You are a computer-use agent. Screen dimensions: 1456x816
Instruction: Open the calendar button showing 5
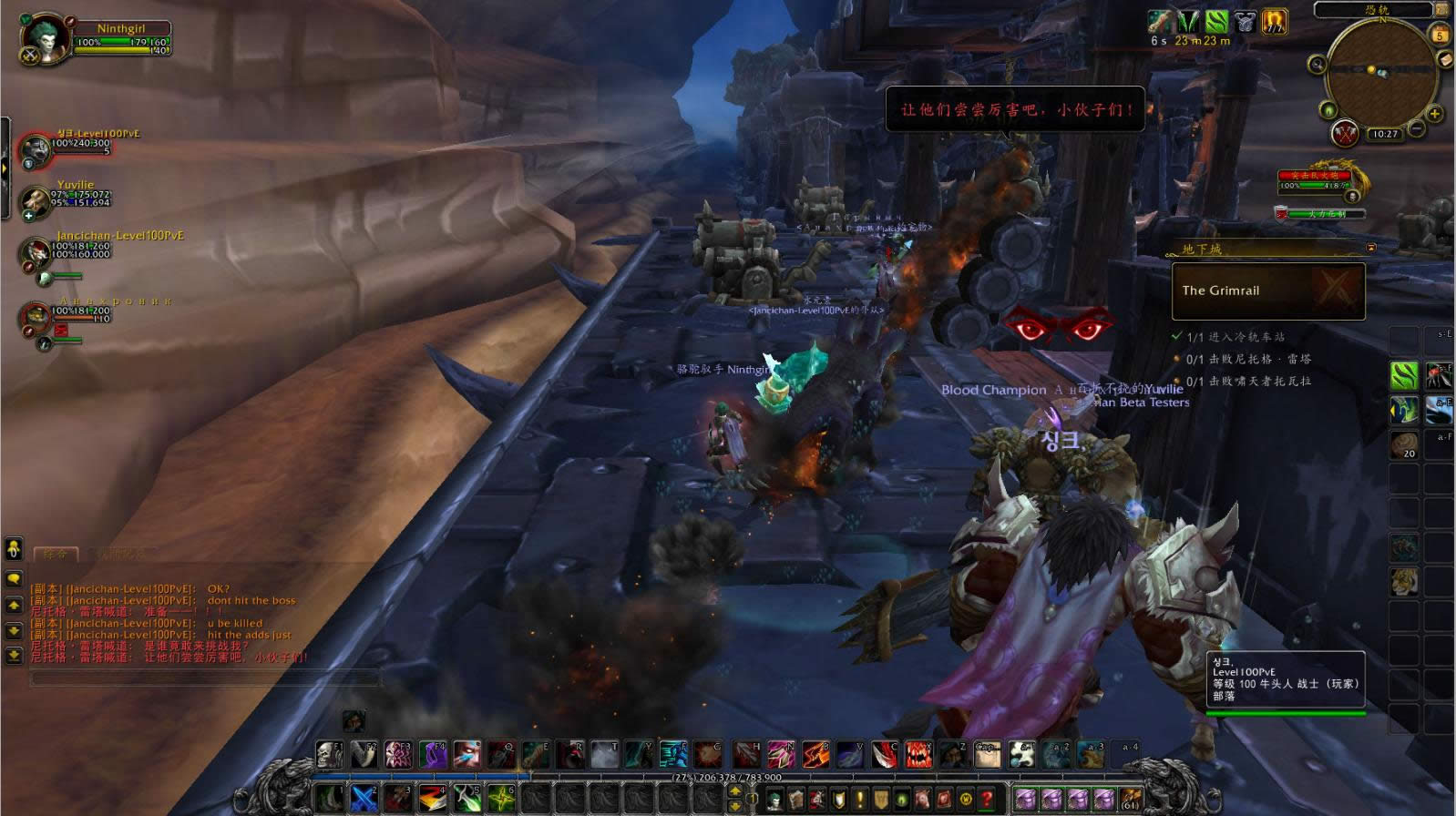click(1440, 36)
